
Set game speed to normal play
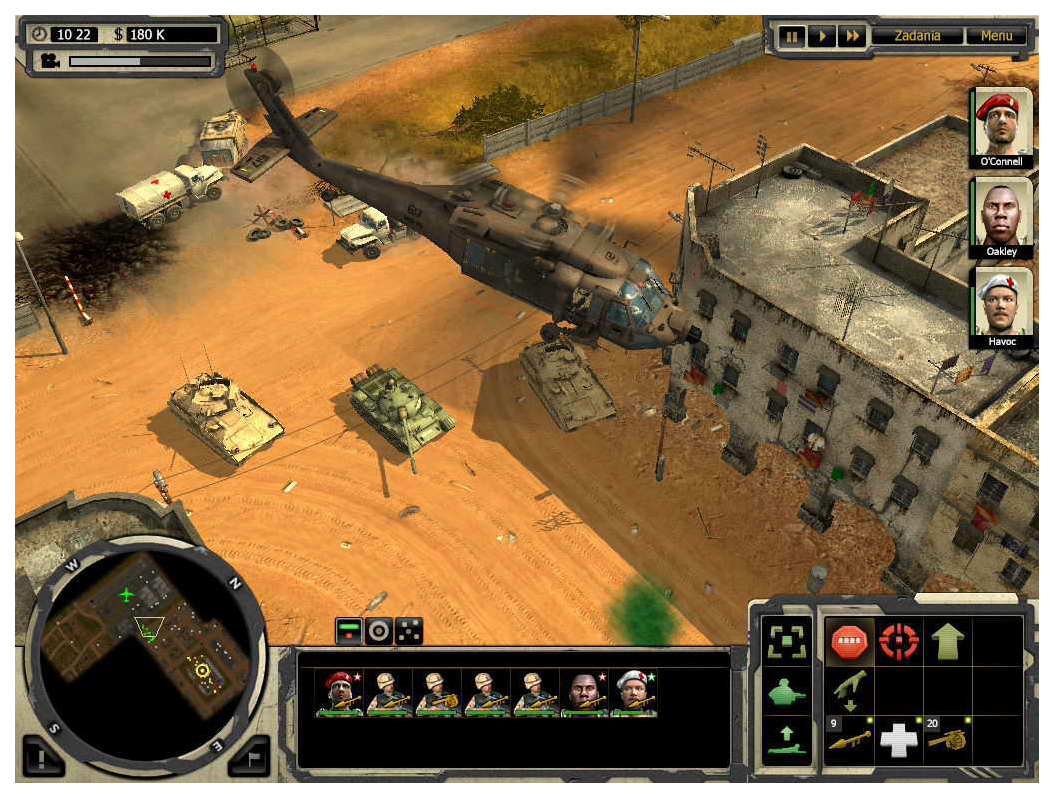822,36
